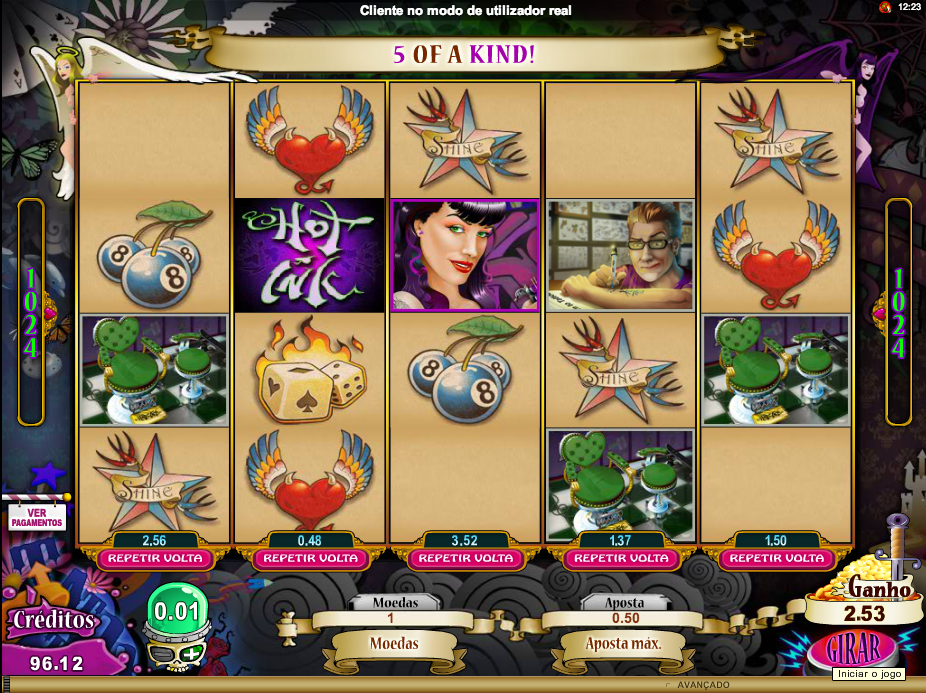This screenshot has height=693, width=926.
Task: Click the red icon beside the clock
Action: 885,7
